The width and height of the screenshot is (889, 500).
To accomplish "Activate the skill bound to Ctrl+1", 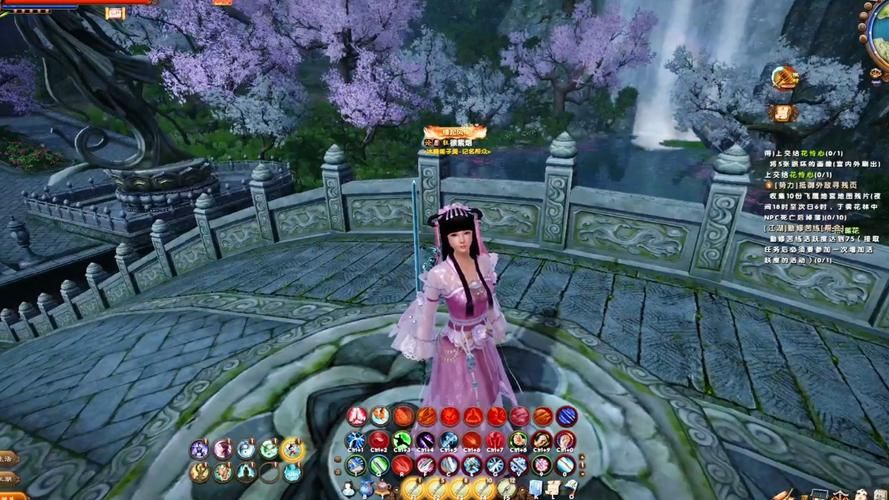I will (356, 441).
